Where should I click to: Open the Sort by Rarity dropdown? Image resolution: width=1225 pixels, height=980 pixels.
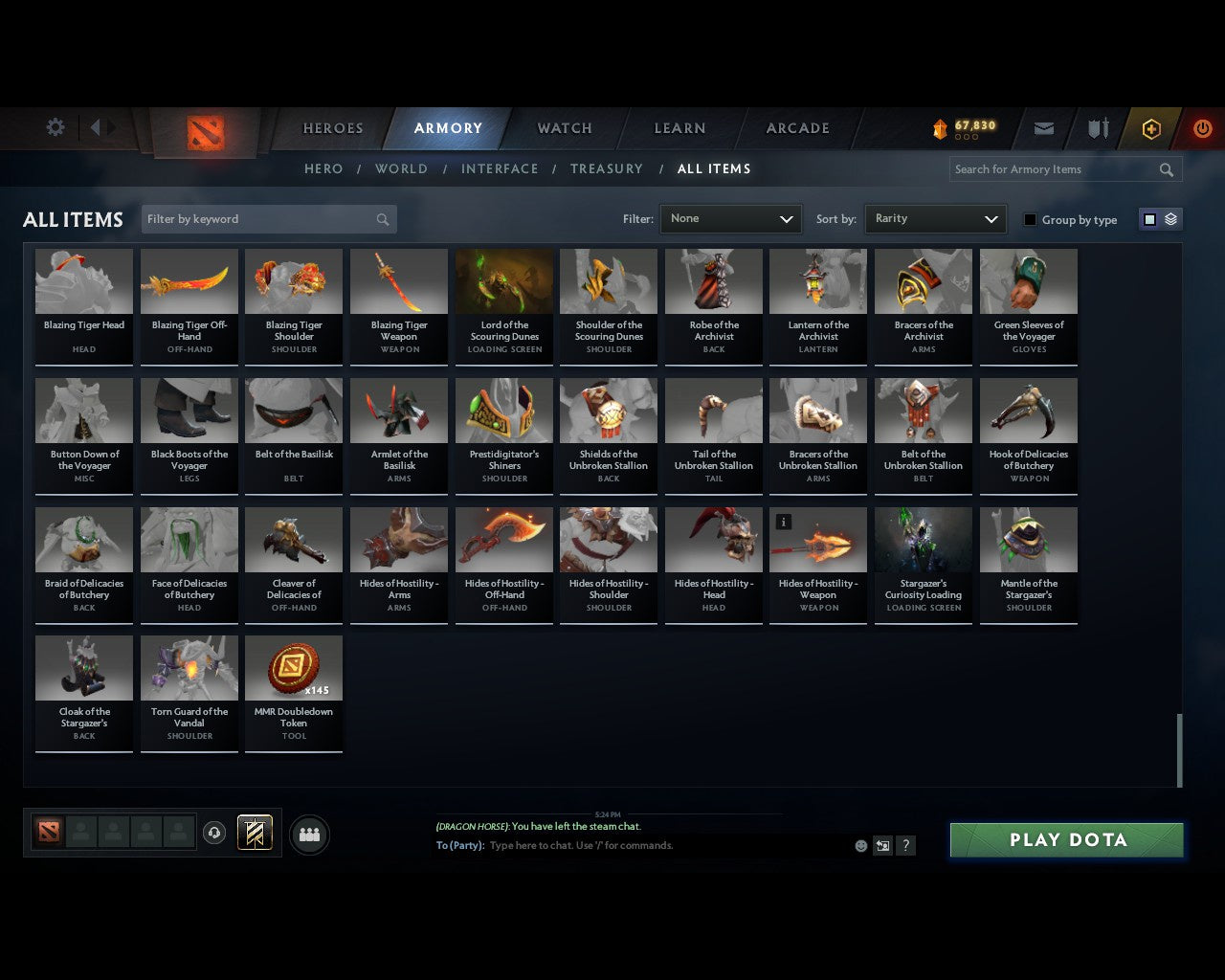(935, 218)
